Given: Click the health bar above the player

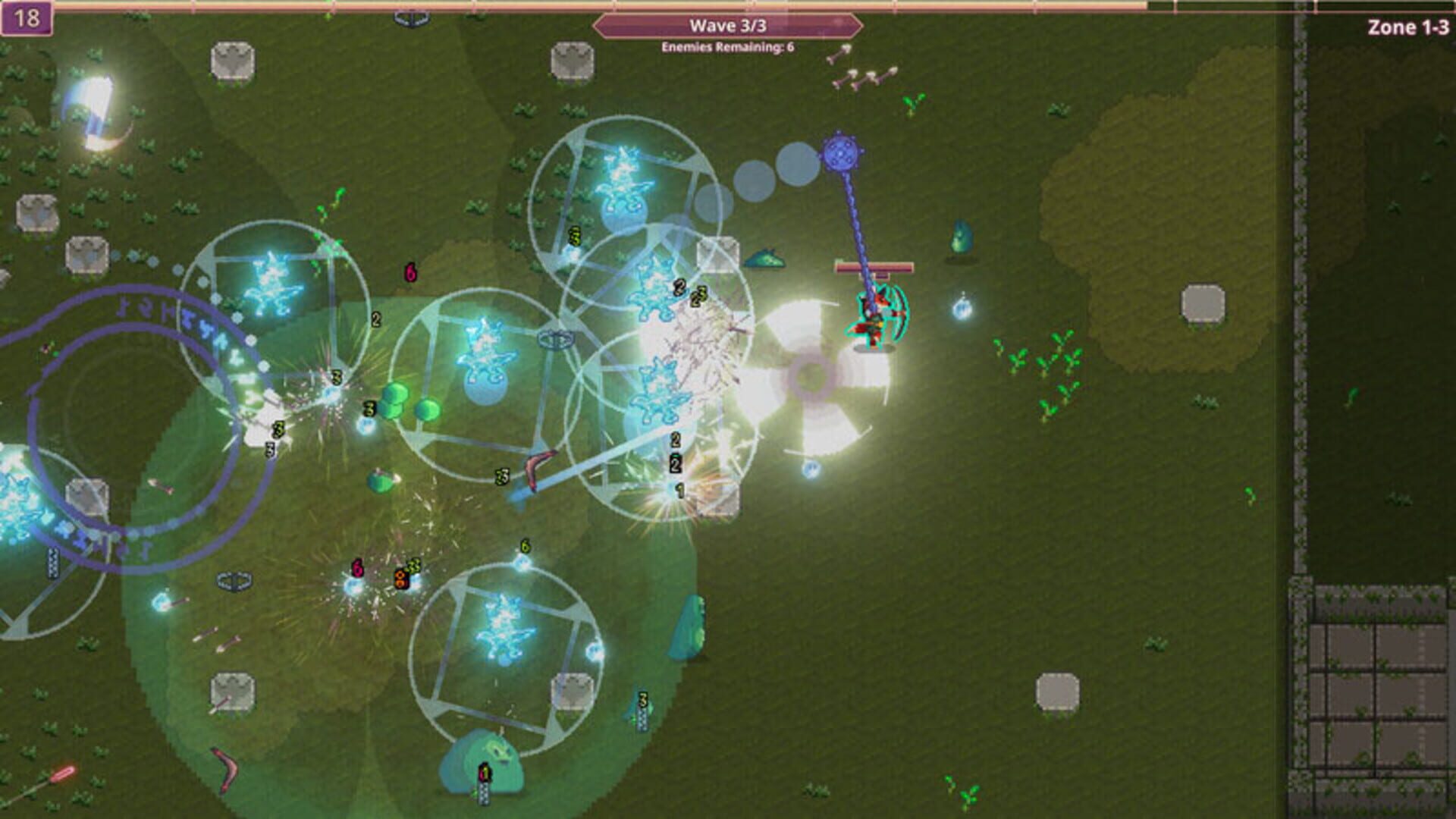Looking at the screenshot, I should click(x=872, y=268).
